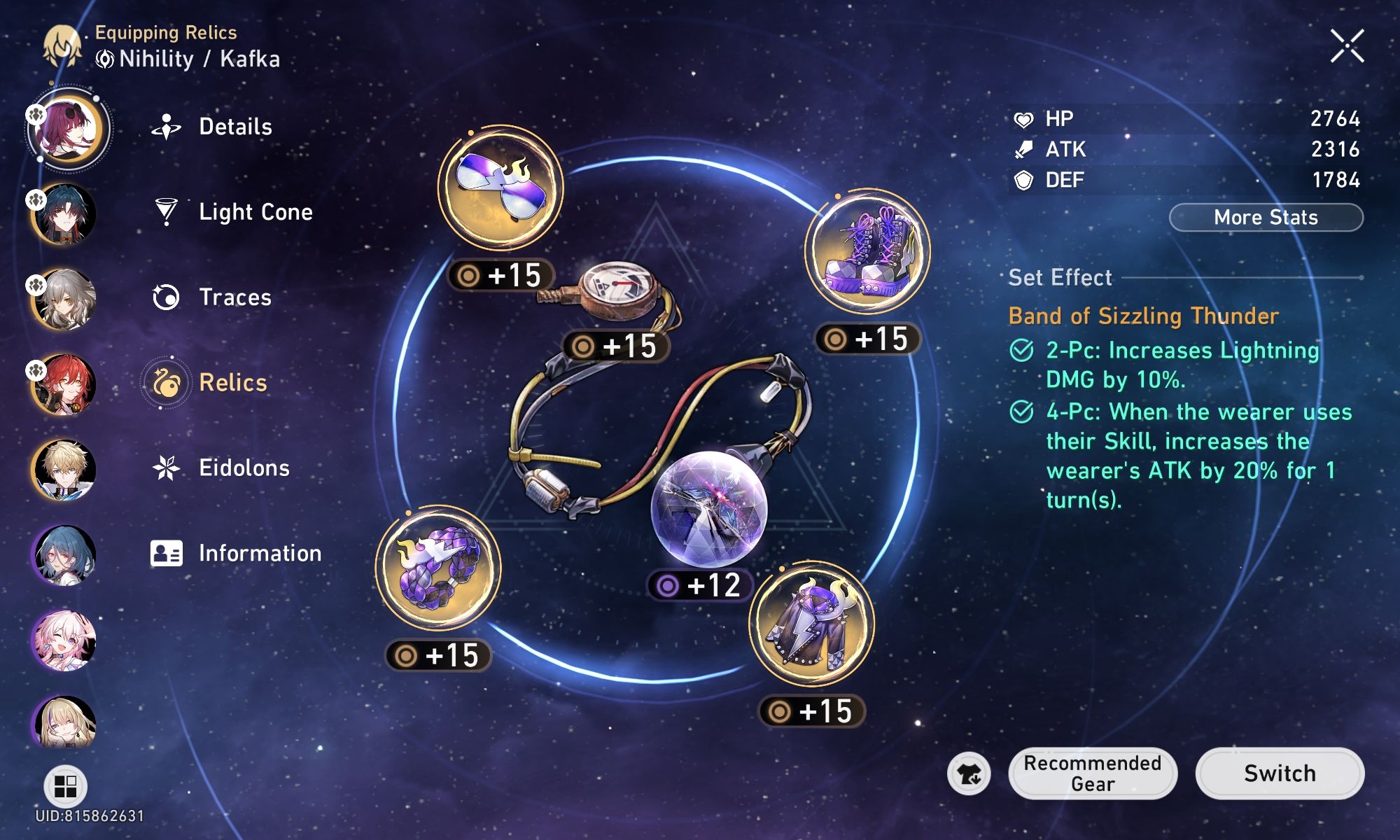This screenshot has width=1400, height=840.
Task: Select the studded jacket body relic
Action: click(811, 622)
